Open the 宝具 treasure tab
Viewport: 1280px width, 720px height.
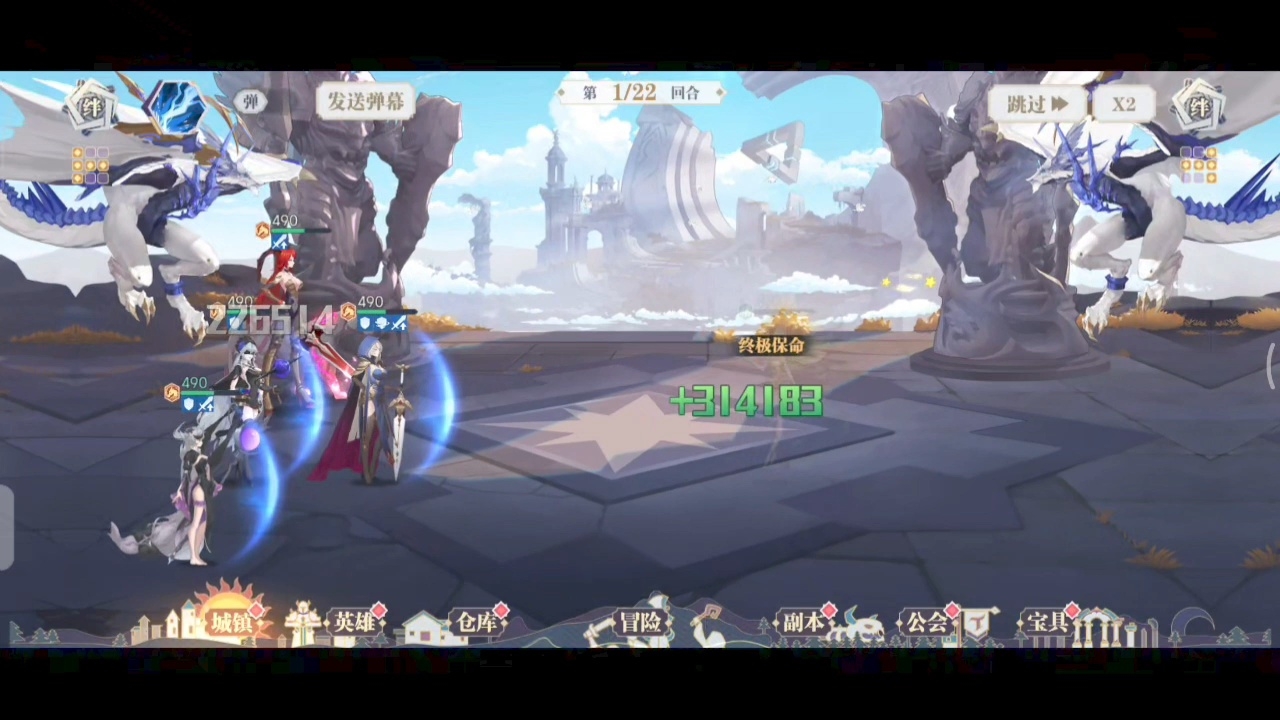pyautogui.click(x=1048, y=622)
